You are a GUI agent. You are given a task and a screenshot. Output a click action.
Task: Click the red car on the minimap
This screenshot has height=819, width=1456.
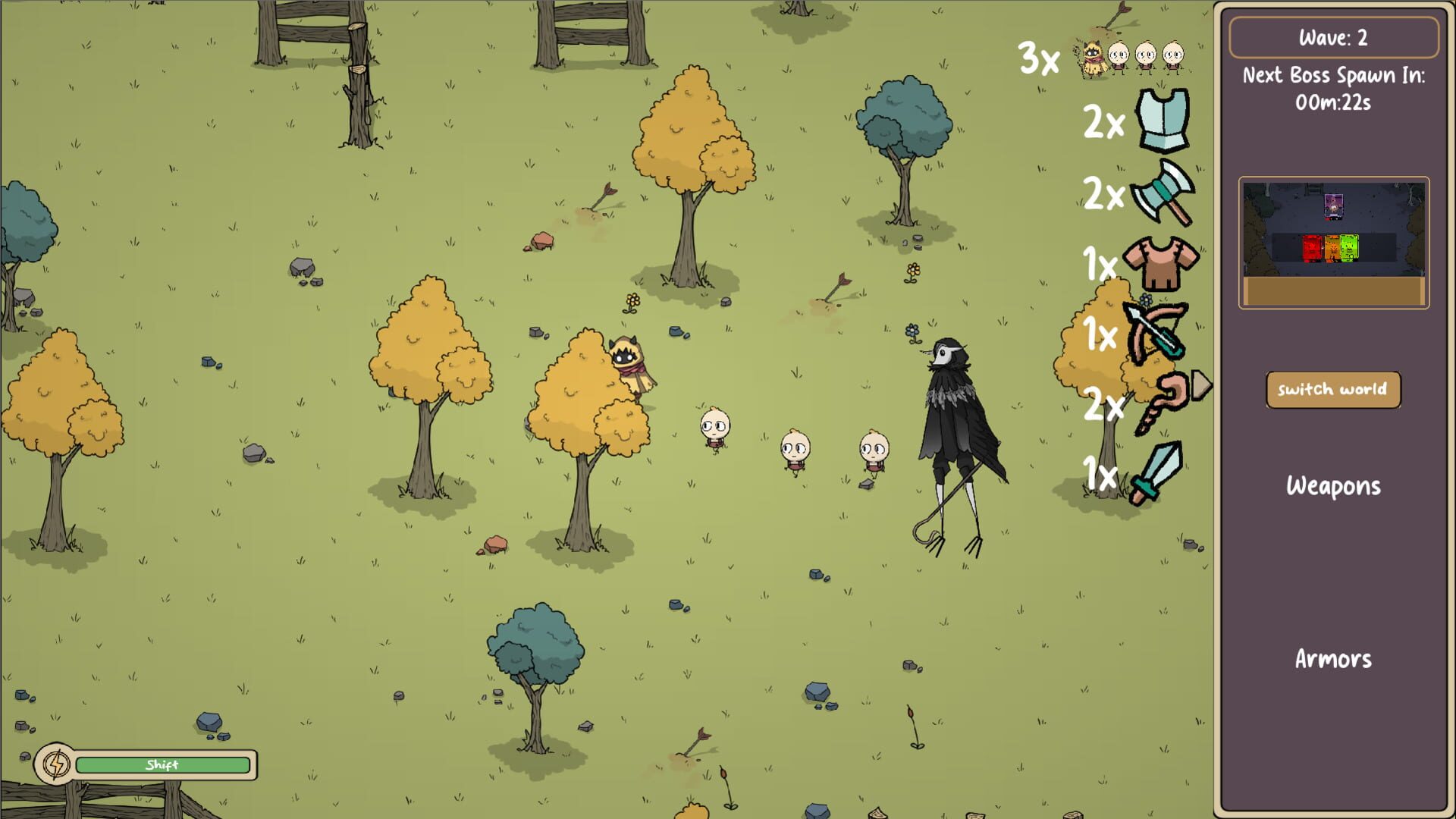coord(1312,246)
